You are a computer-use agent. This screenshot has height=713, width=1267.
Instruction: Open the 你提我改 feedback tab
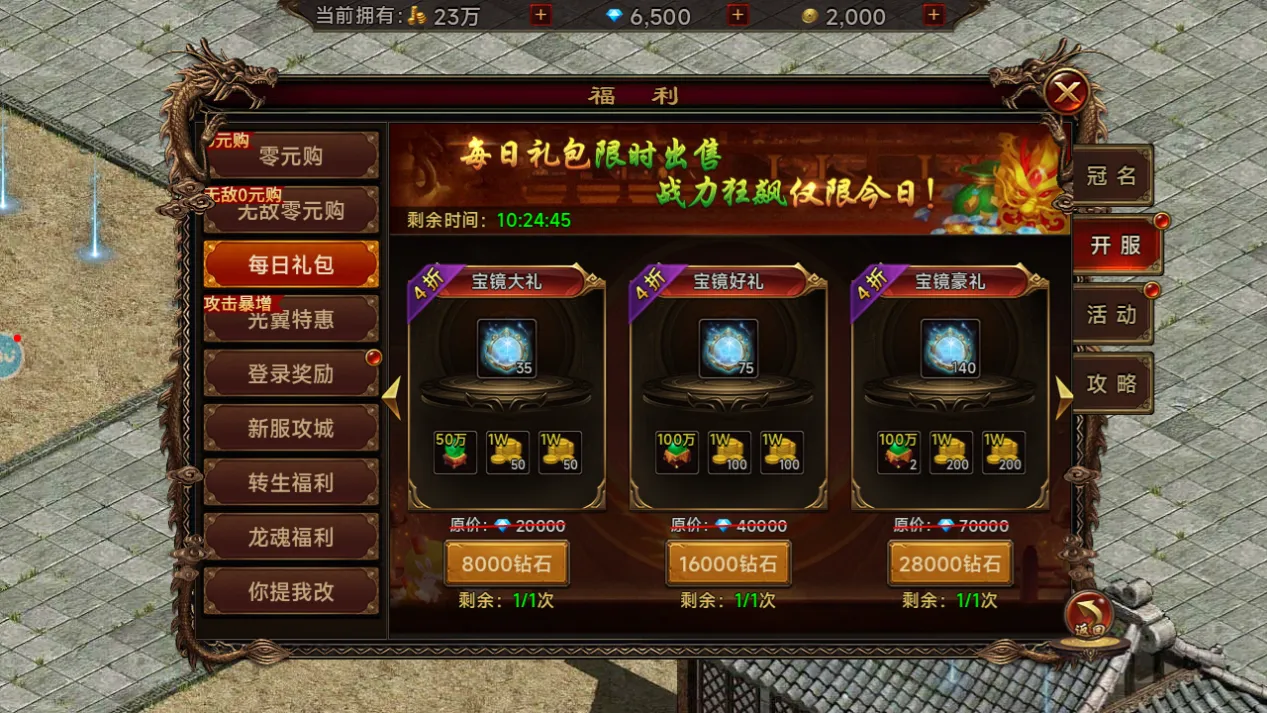(291, 591)
